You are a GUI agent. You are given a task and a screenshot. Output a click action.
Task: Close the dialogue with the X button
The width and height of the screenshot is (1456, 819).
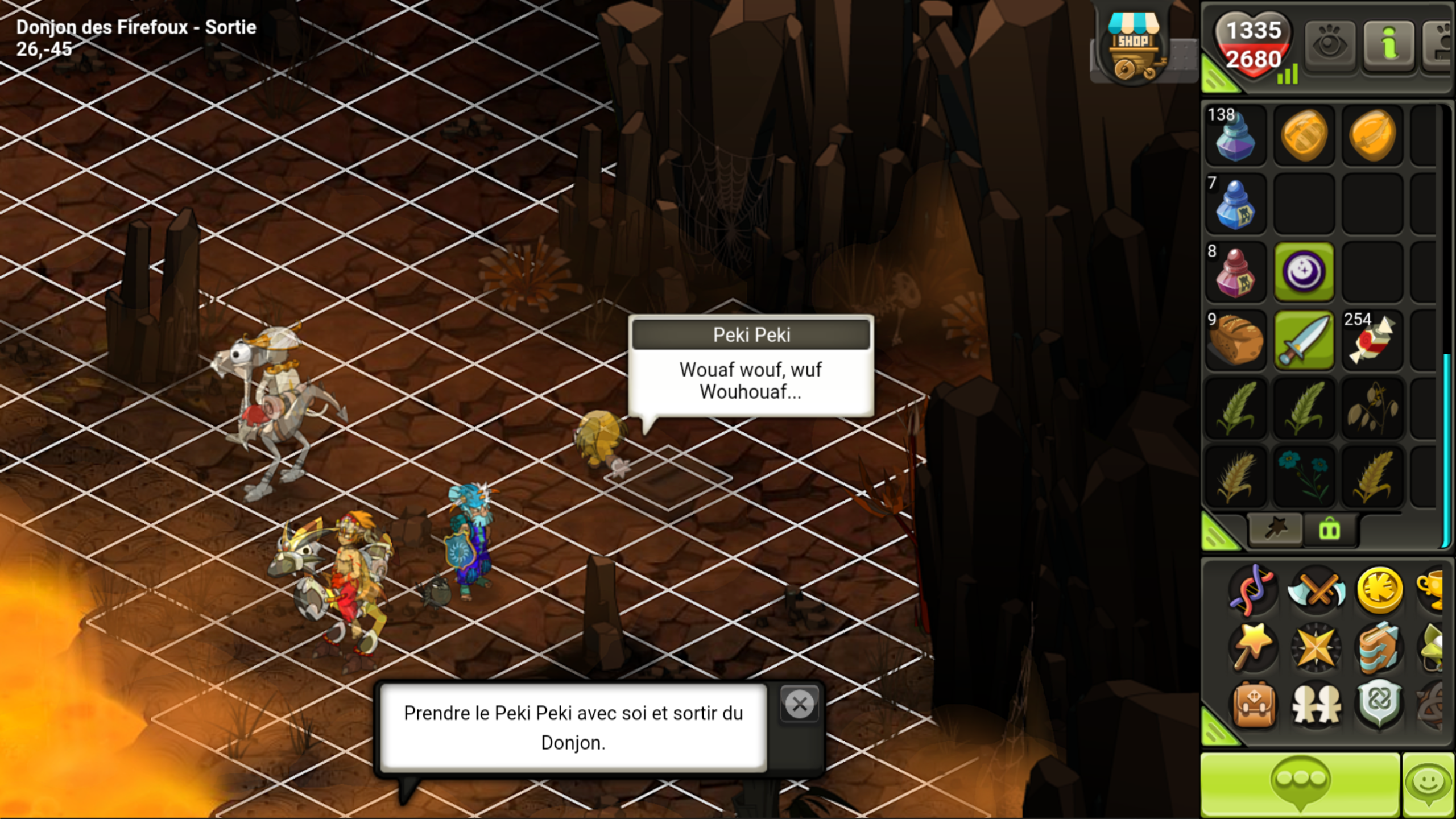(x=799, y=705)
